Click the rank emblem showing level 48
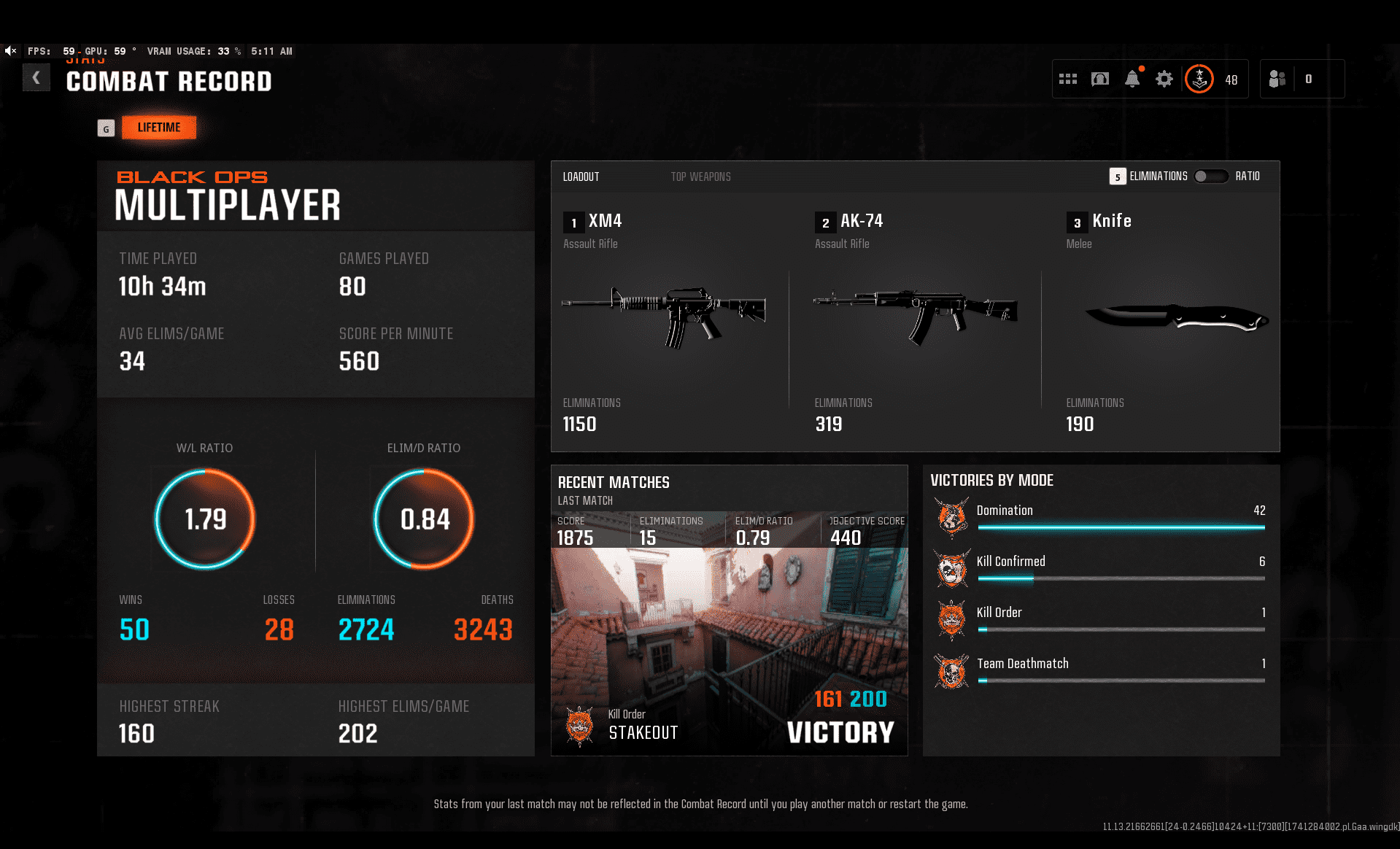Viewport: 1400px width, 849px height. point(1199,79)
